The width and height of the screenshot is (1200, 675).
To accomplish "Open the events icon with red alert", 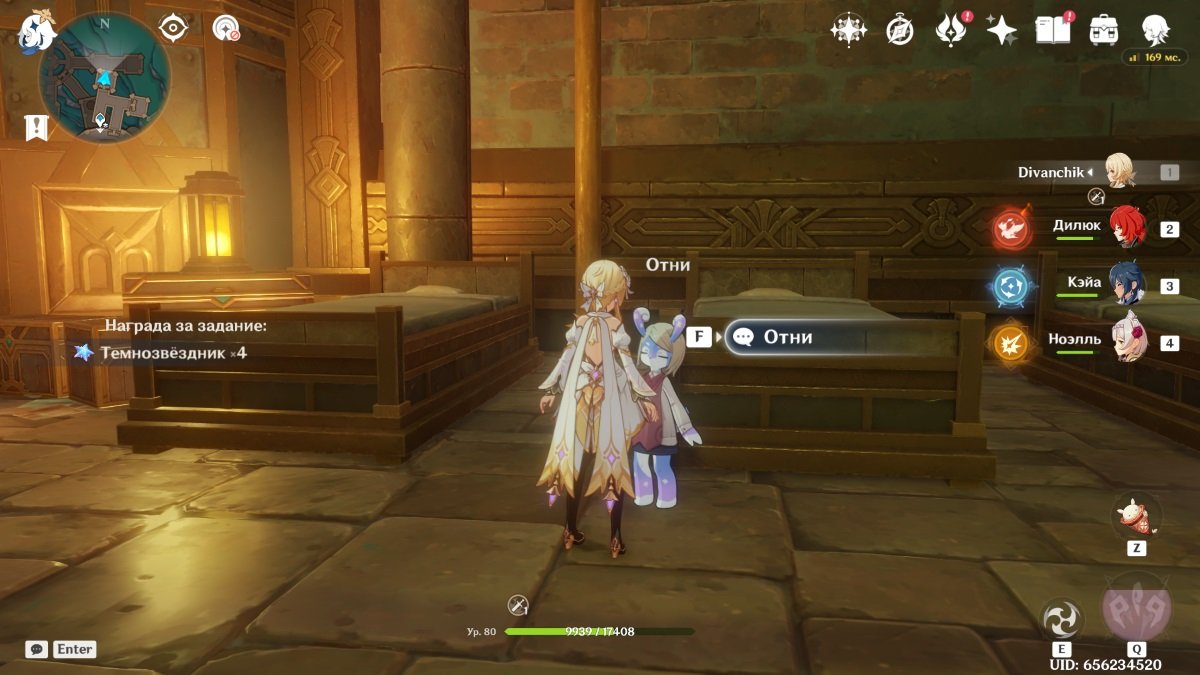I will (950, 31).
